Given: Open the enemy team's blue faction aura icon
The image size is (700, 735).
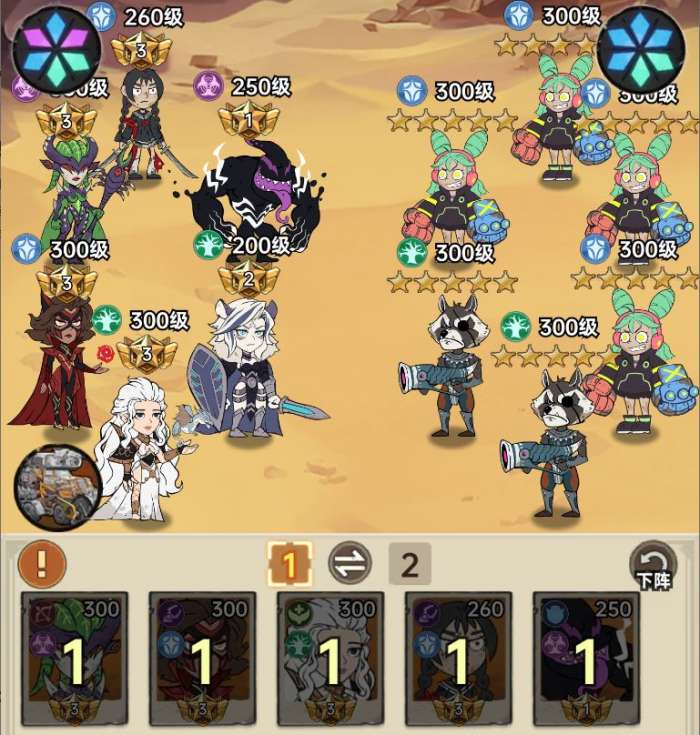Looking at the screenshot, I should [x=641, y=48].
